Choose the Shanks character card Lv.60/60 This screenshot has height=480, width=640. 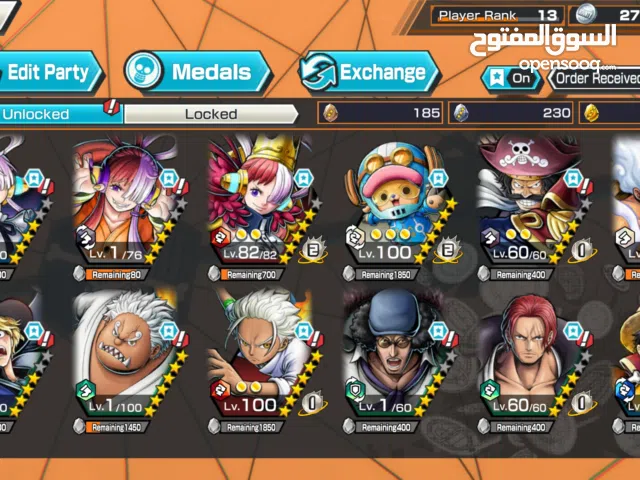[x=532, y=358]
